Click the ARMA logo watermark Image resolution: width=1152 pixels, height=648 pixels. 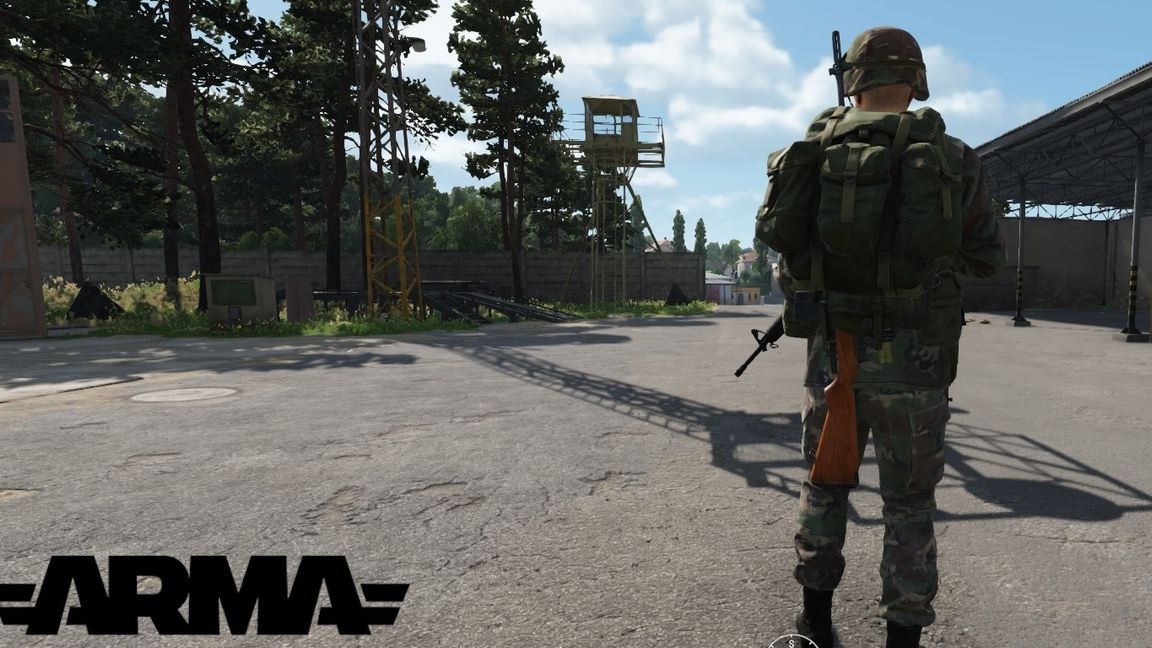(203, 594)
